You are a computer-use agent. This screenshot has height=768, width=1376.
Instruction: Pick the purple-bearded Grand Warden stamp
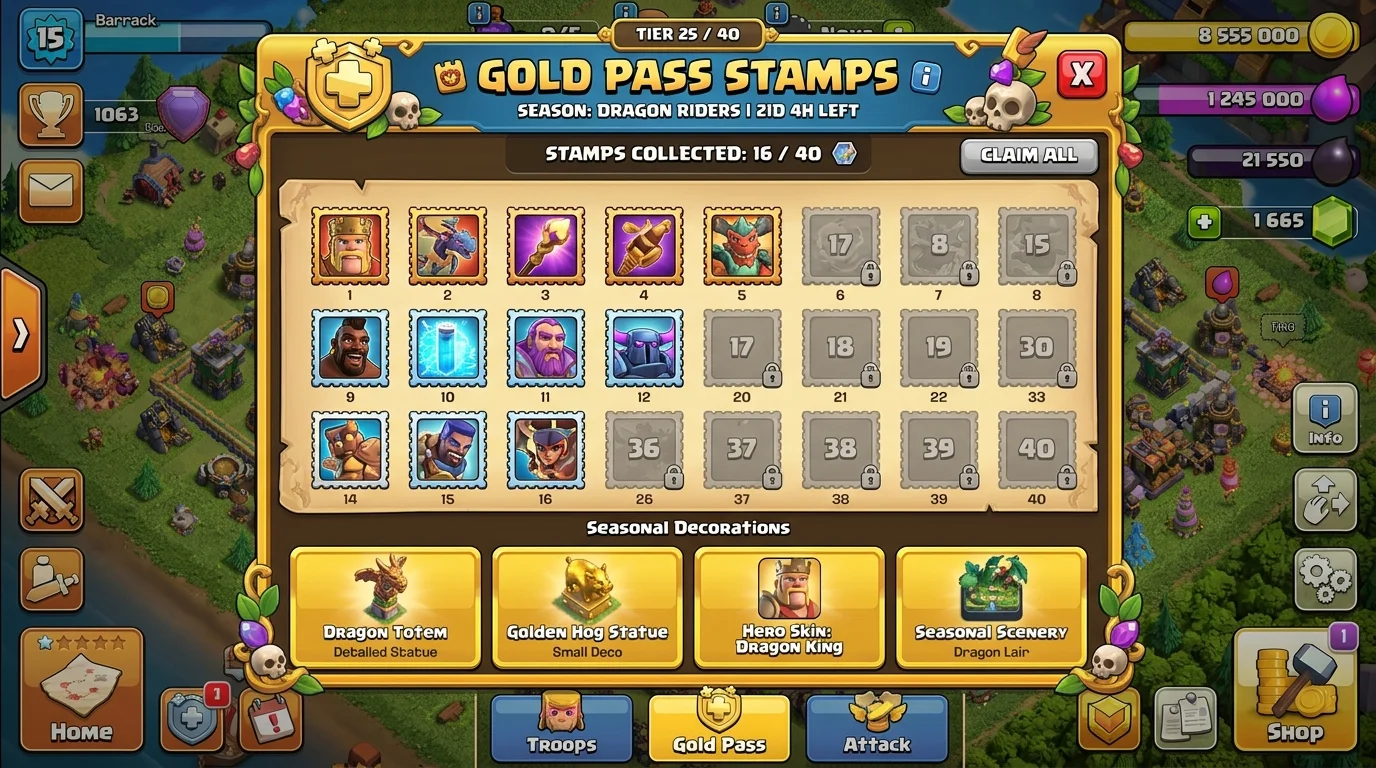click(545, 348)
